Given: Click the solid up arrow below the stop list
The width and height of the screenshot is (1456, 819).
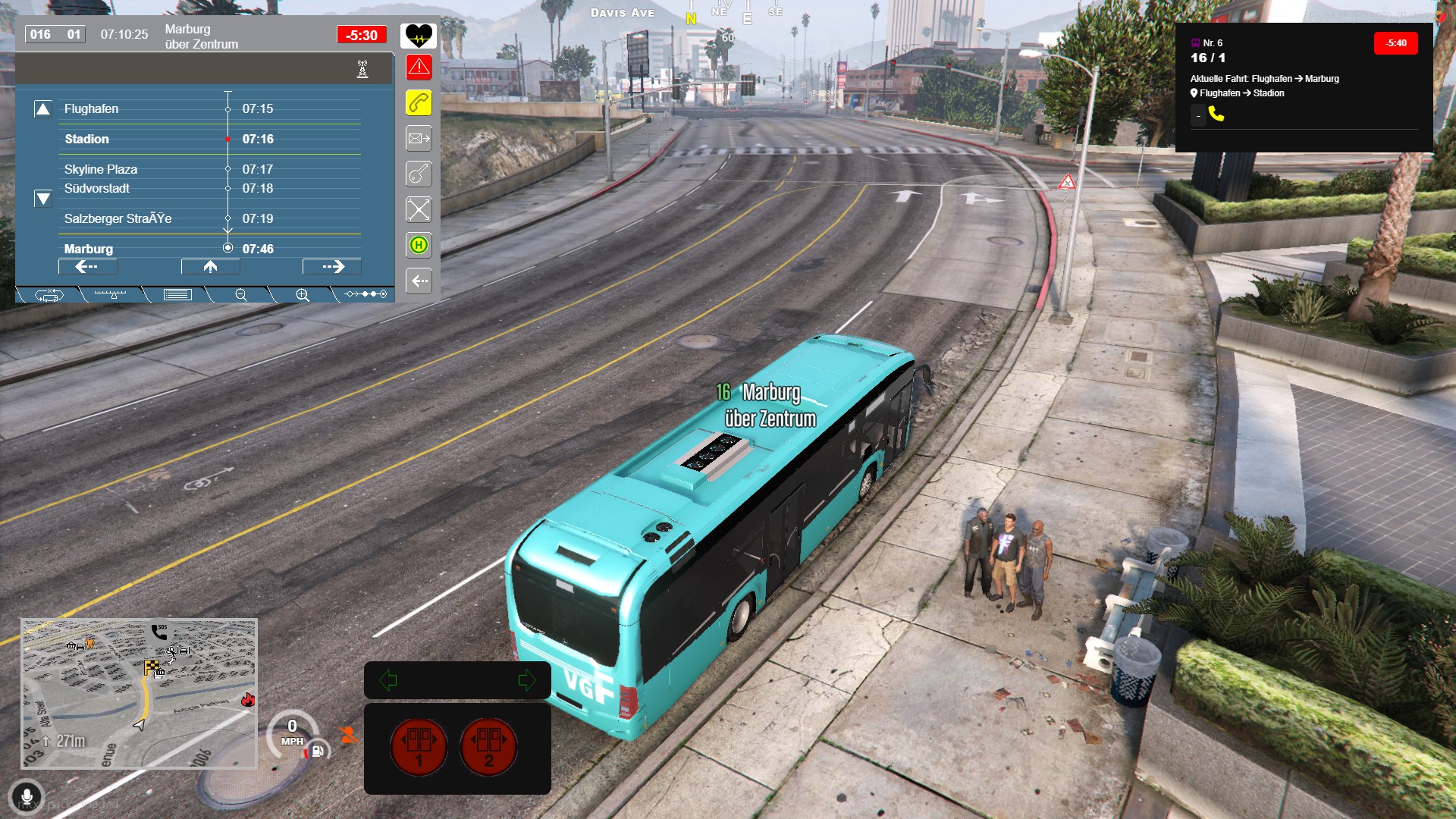Looking at the screenshot, I should 210,267.
